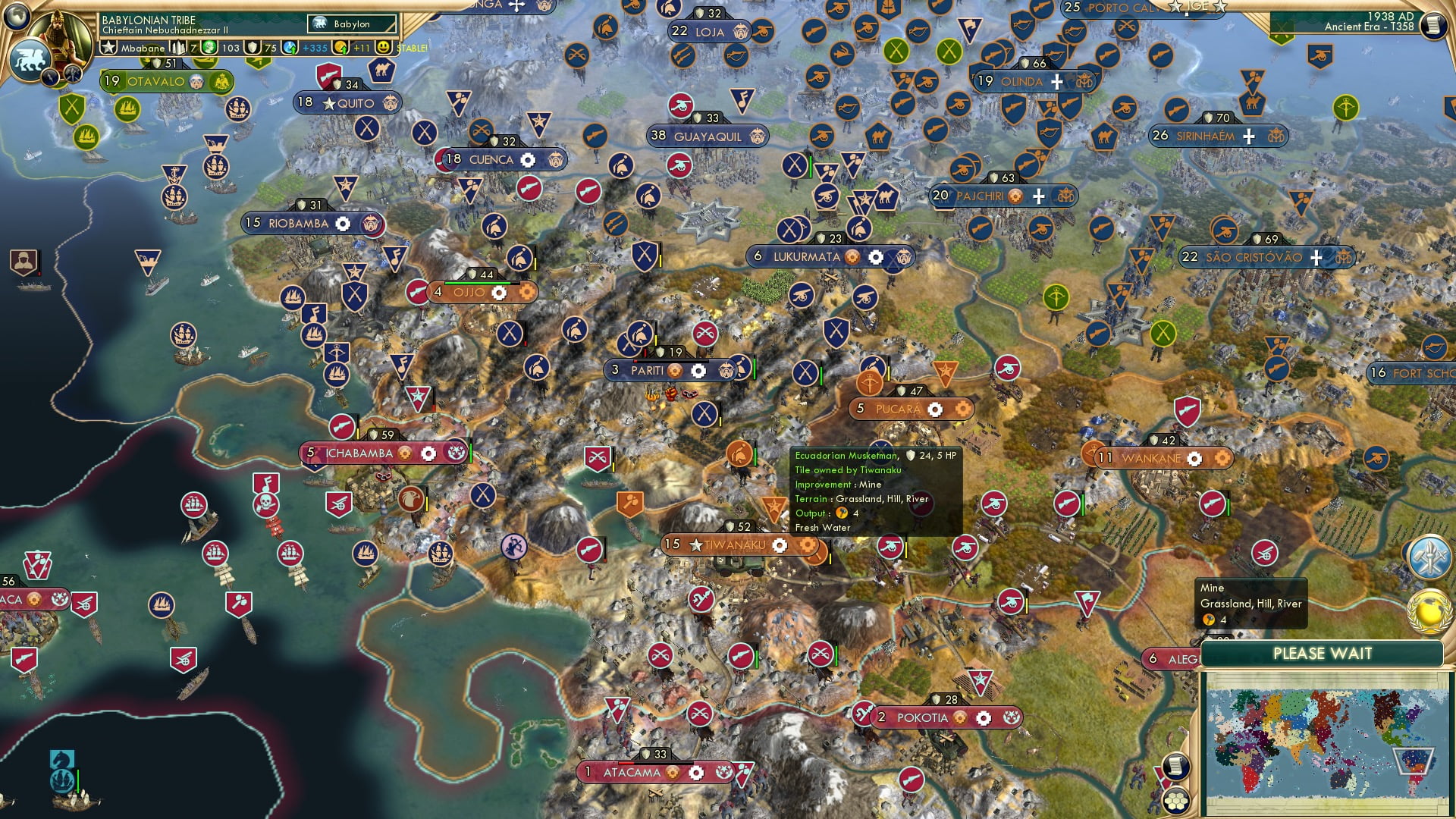Click the shield icon showing 75
Screen dimensions: 1456x819
(x=254, y=47)
